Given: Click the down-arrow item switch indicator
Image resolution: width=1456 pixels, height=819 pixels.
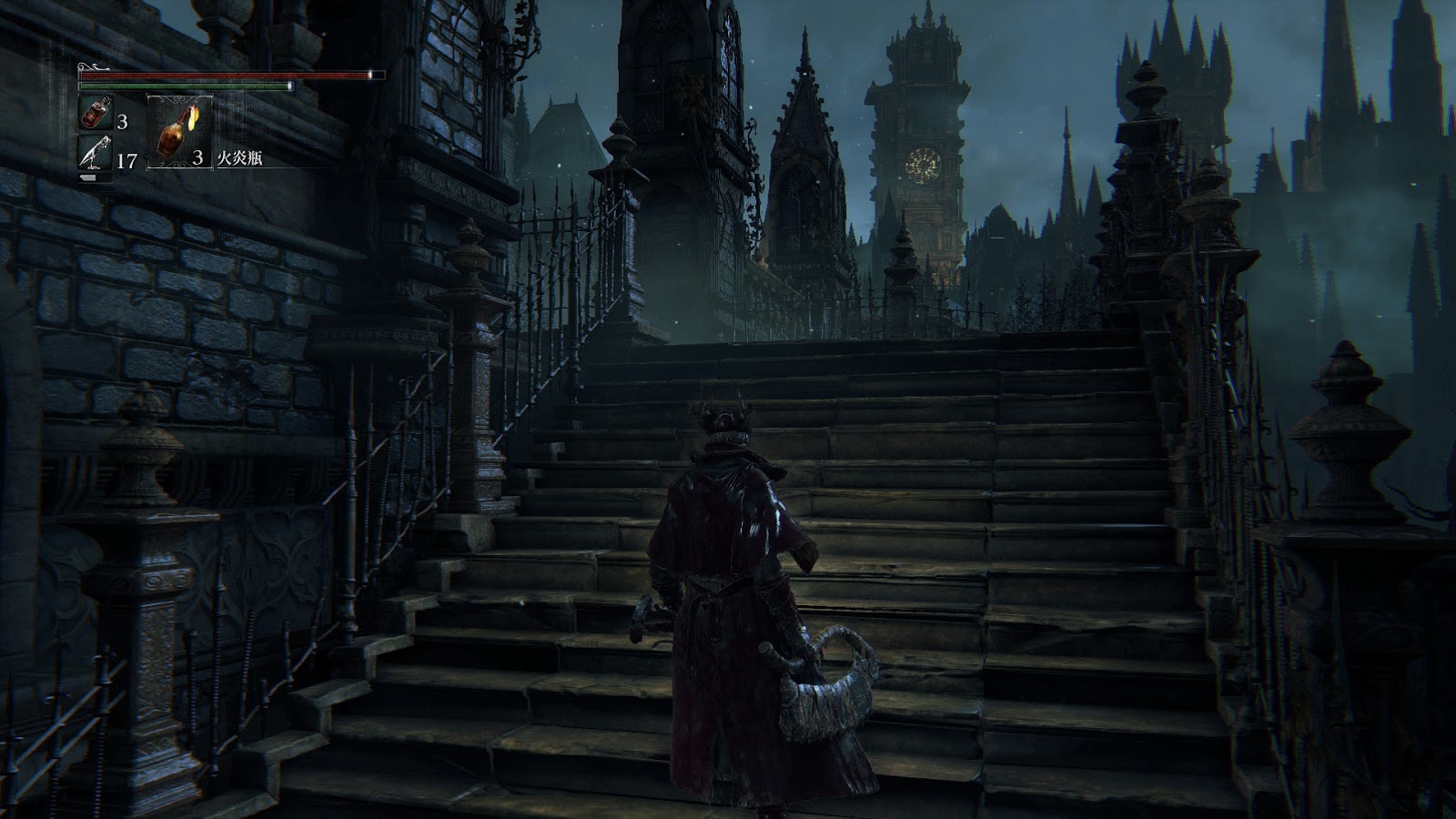Looking at the screenshot, I should coord(88,177).
